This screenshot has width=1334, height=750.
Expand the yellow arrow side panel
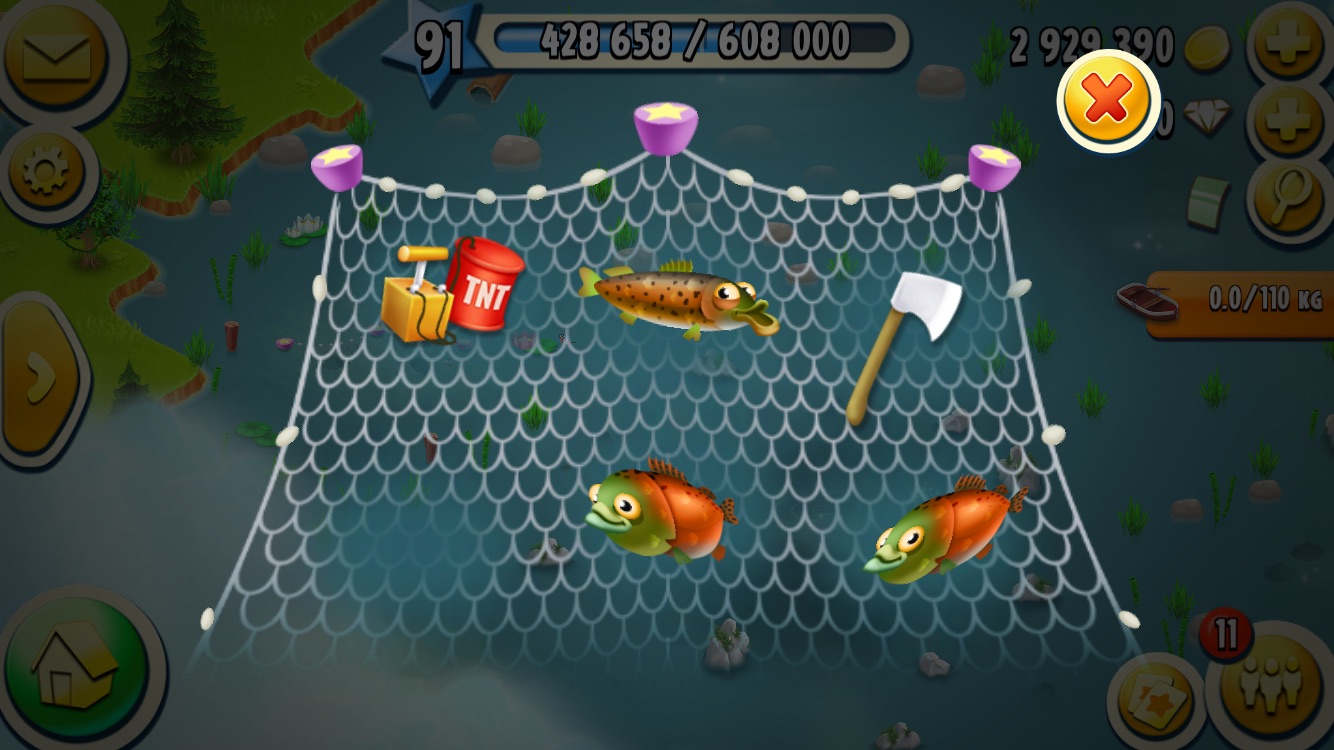38,378
